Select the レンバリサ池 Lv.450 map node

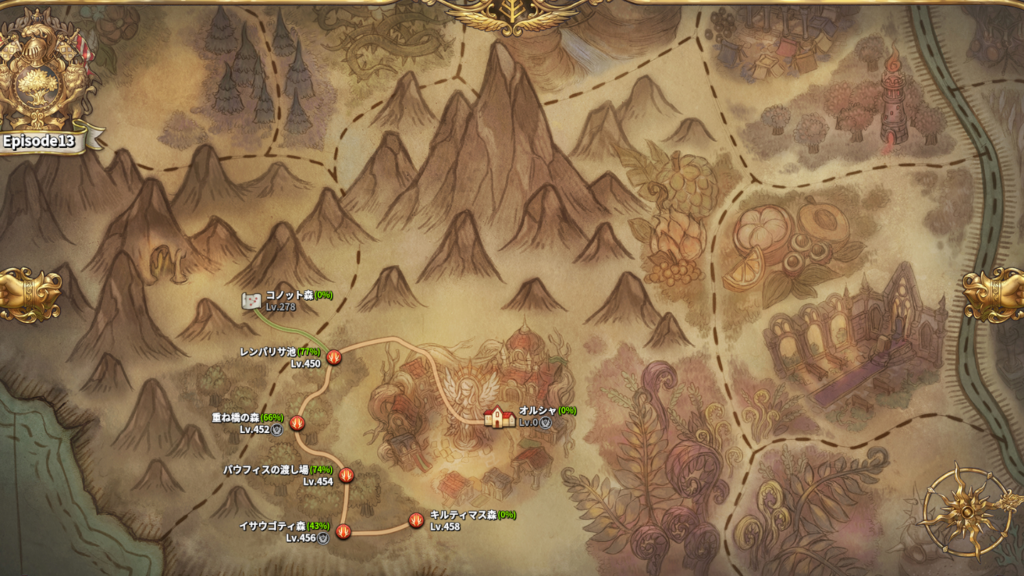[335, 356]
